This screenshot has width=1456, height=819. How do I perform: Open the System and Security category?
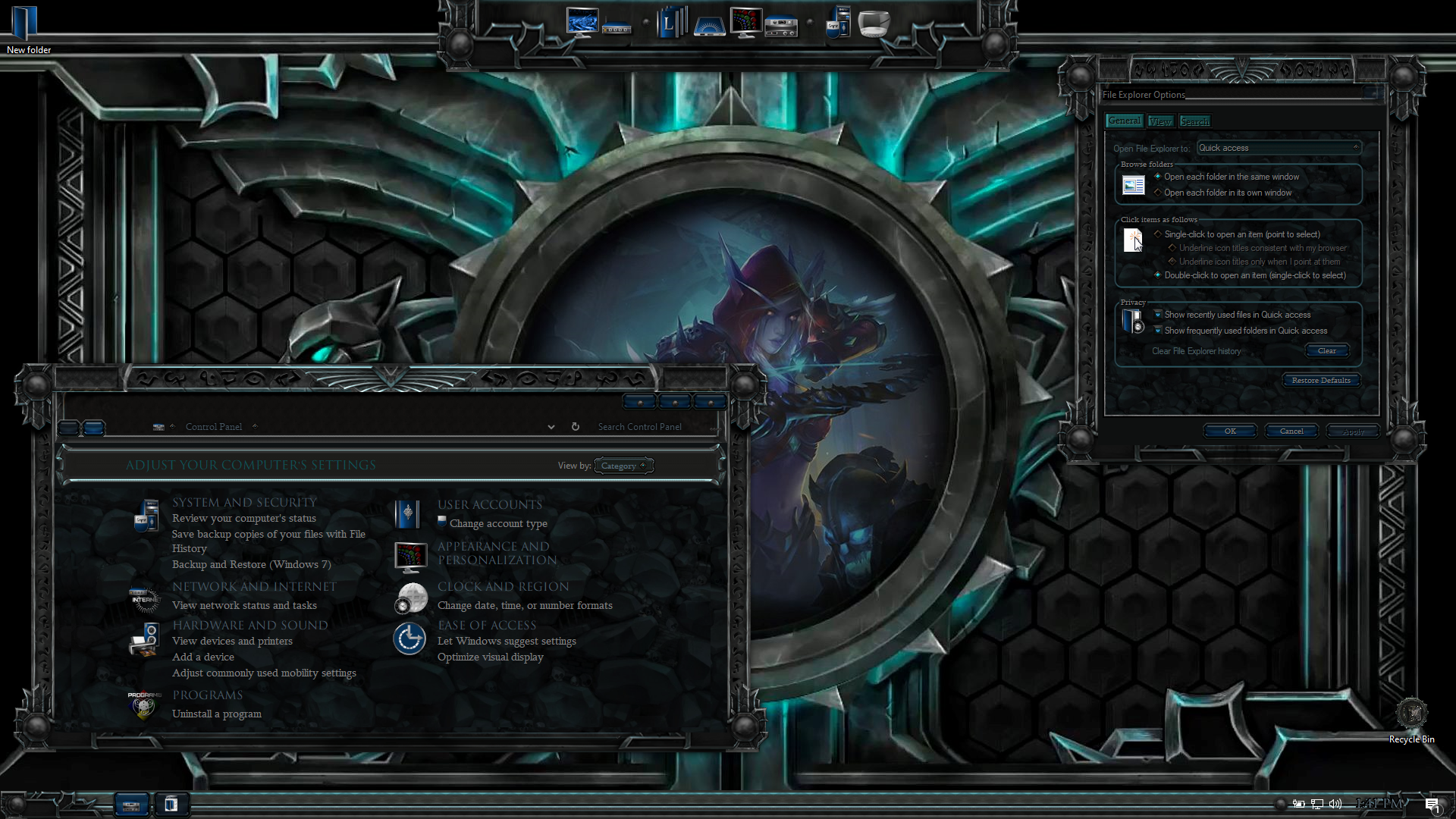244,502
